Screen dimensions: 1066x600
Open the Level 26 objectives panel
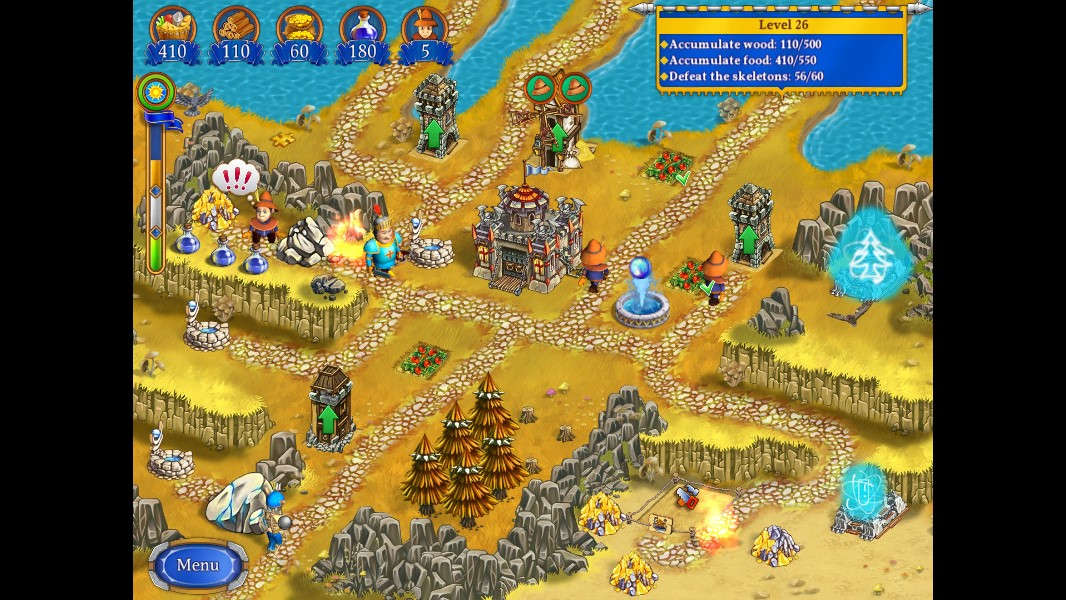click(781, 52)
